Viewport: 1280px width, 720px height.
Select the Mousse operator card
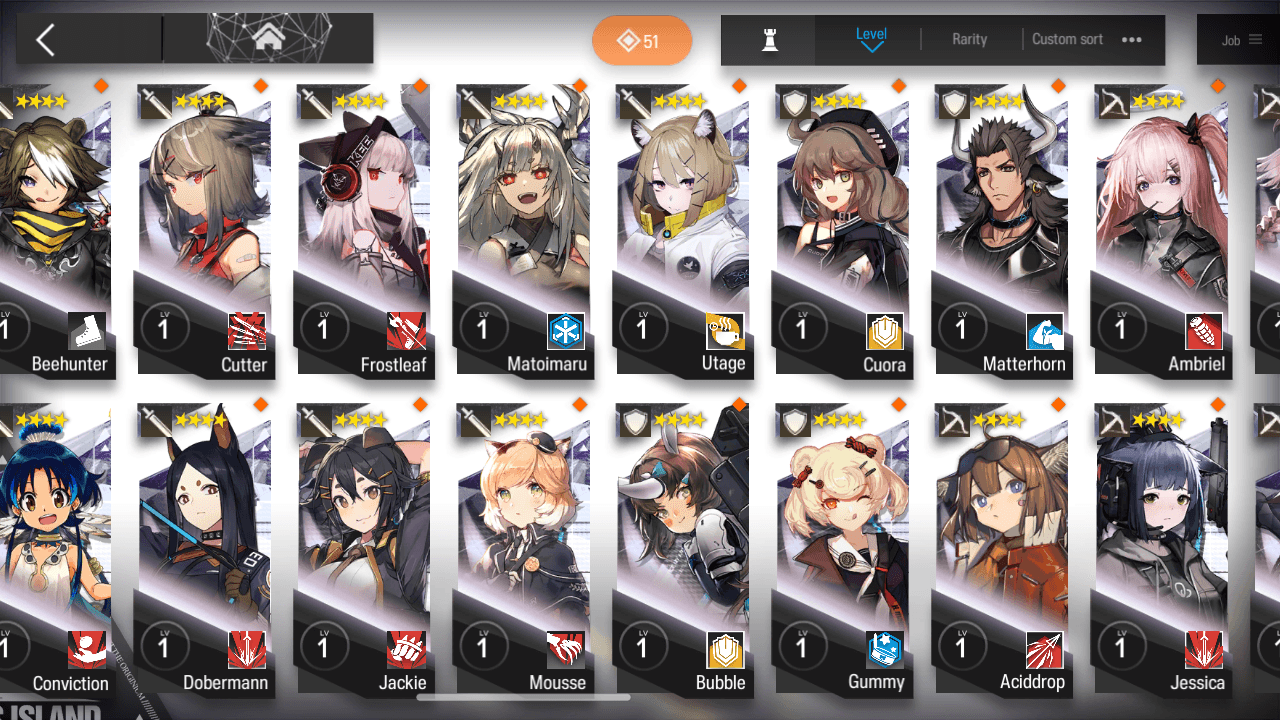tap(523, 548)
